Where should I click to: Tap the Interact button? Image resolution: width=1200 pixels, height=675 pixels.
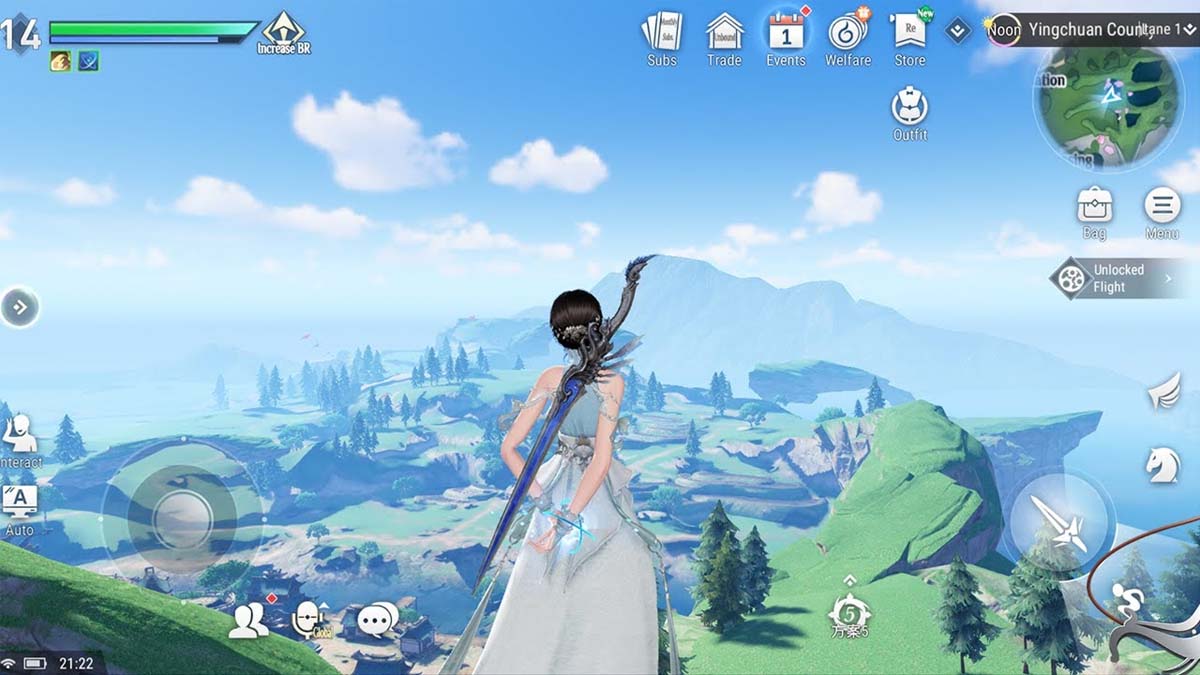19,440
